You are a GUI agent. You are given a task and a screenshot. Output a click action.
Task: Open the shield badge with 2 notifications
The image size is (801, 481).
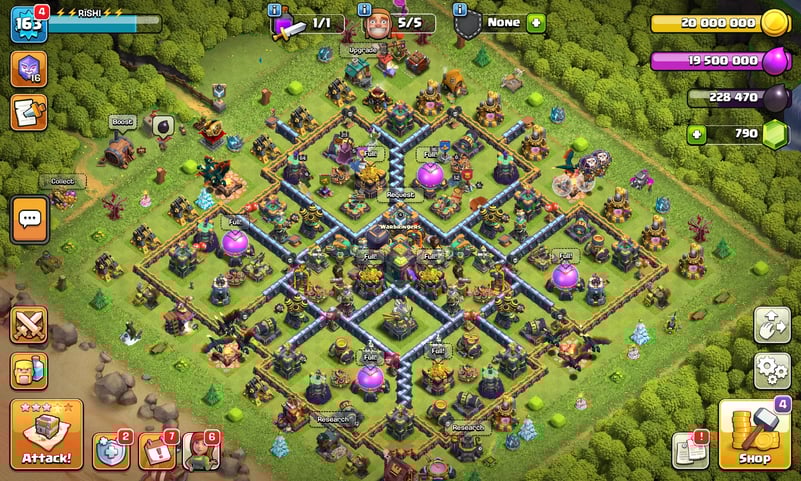tap(111, 451)
